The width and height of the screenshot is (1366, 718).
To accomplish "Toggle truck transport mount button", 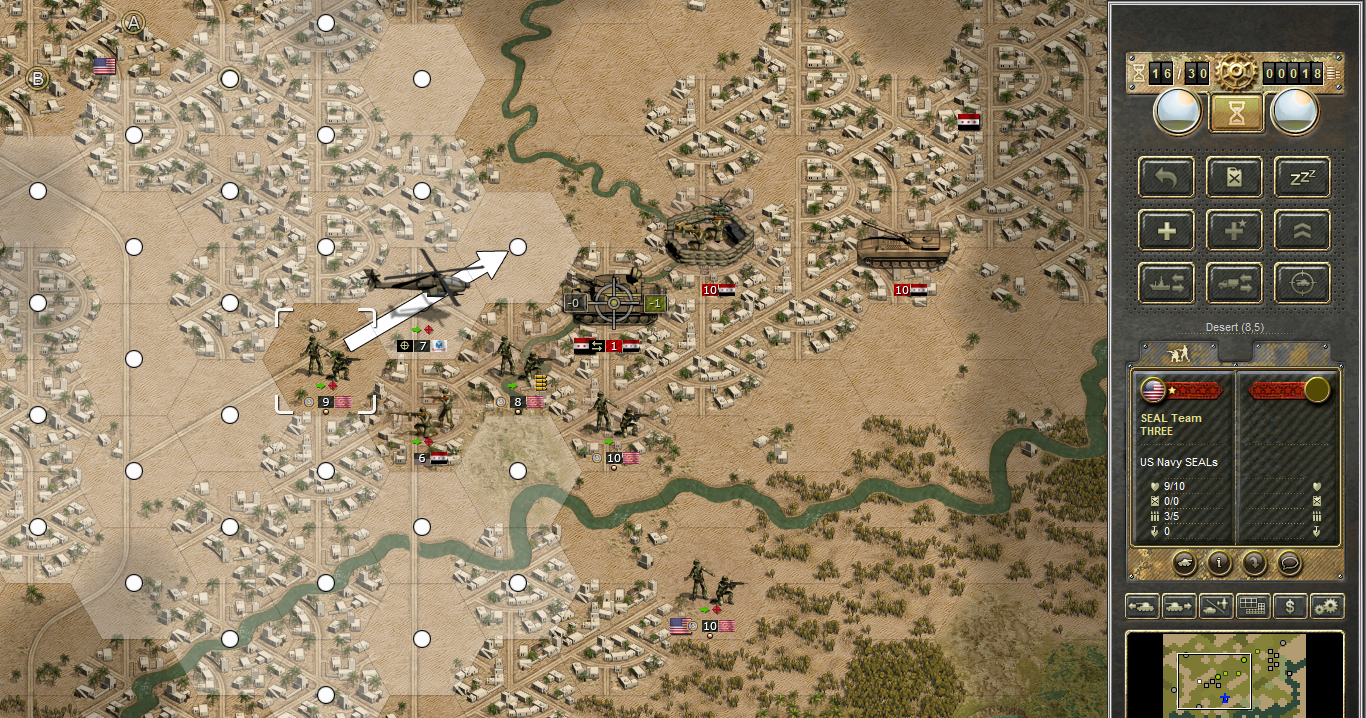I will [1235, 284].
